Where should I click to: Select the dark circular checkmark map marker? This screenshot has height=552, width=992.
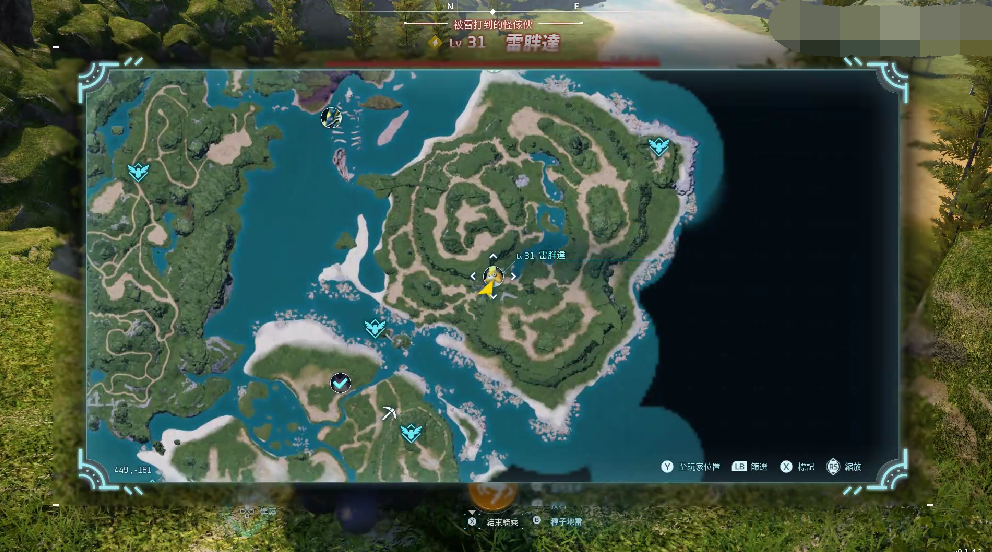coord(341,382)
